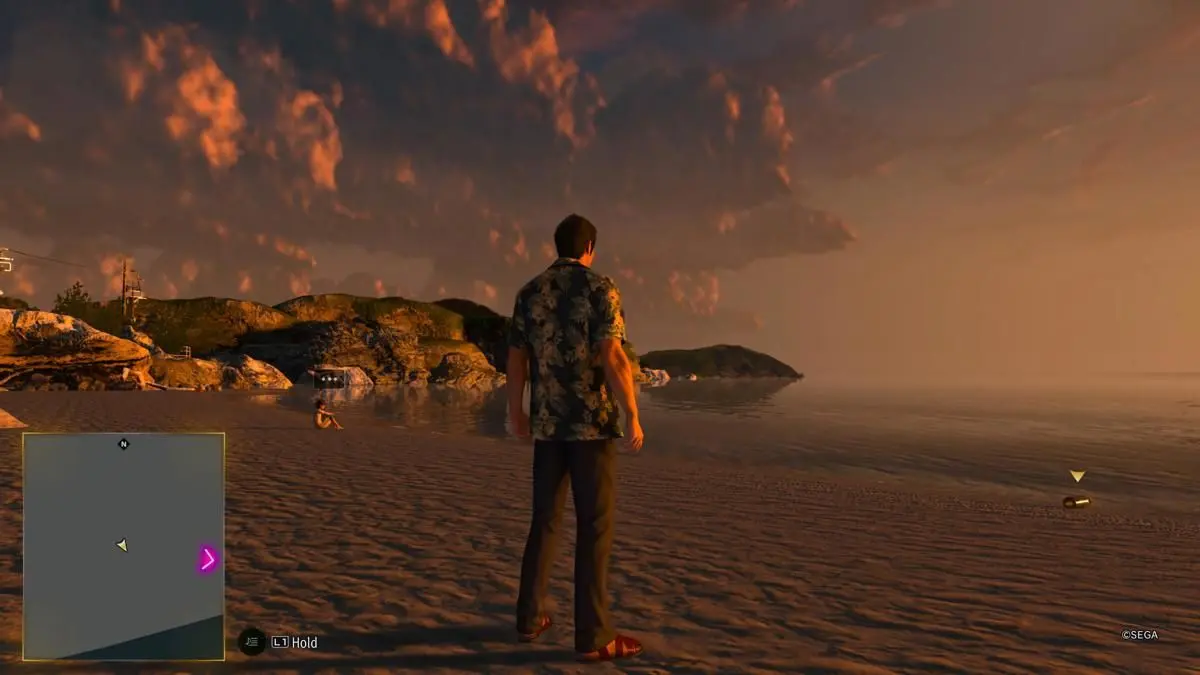Screen dimensions: 1200x675
Task: Select the player arrow on the minimap
Action: (x=122, y=545)
